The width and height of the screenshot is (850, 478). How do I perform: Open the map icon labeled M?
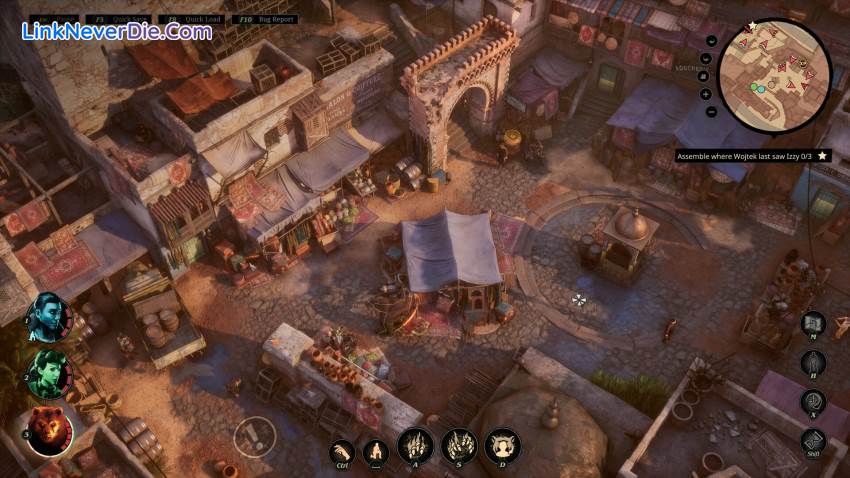813,324
